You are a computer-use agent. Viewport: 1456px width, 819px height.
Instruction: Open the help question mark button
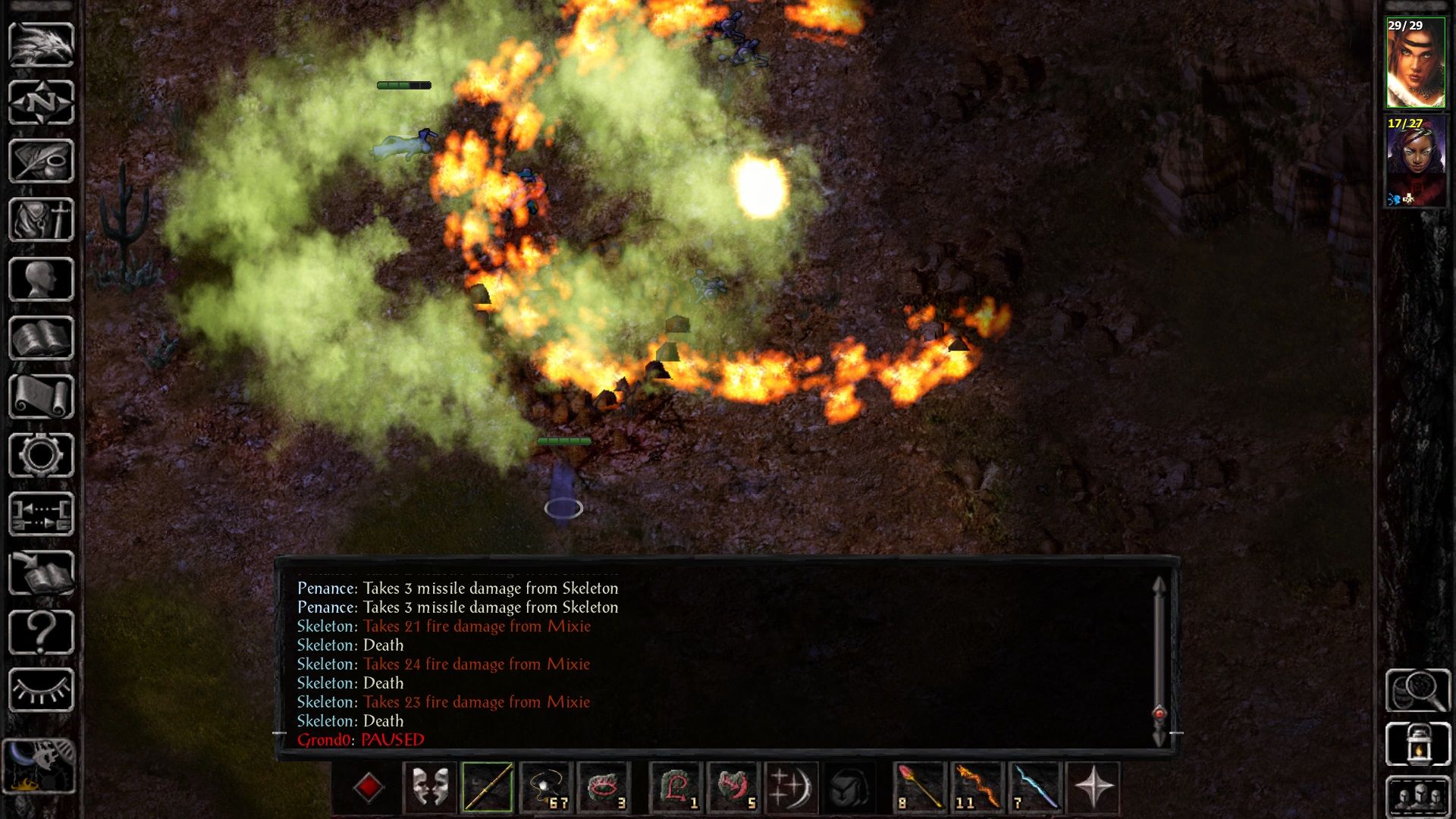click(x=41, y=632)
